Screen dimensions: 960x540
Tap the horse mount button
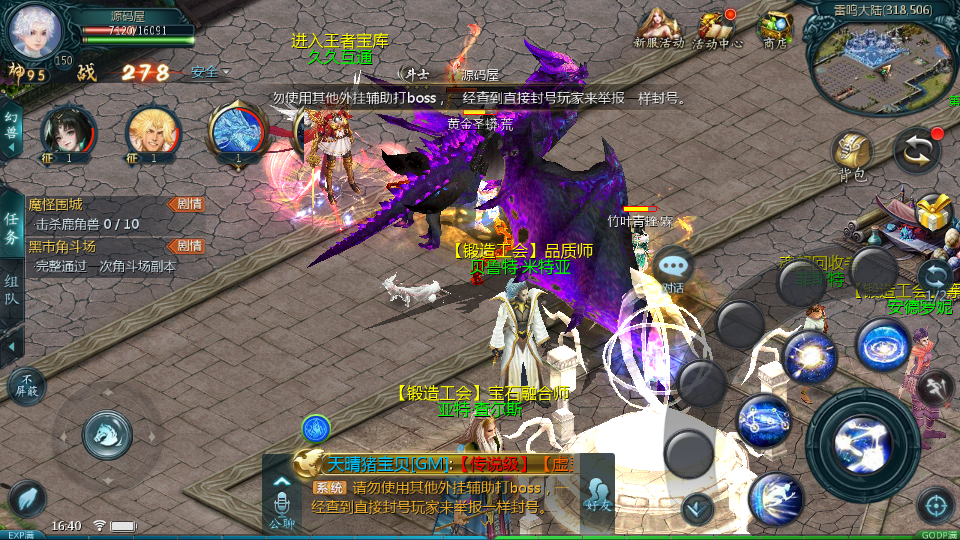click(107, 431)
